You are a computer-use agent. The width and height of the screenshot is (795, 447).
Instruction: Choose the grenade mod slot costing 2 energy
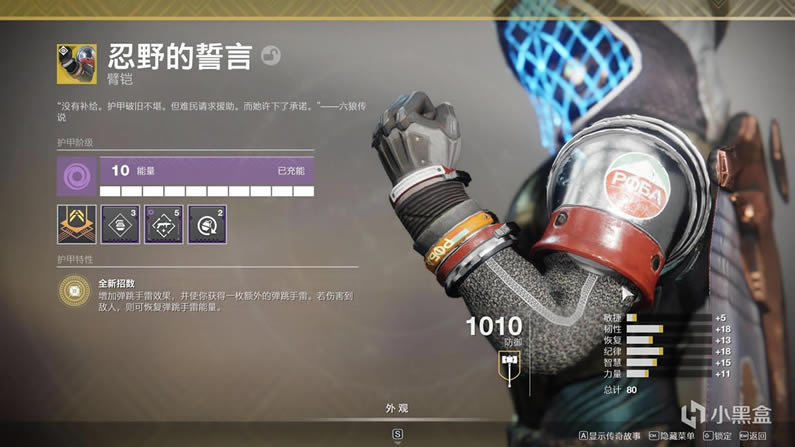click(206, 225)
